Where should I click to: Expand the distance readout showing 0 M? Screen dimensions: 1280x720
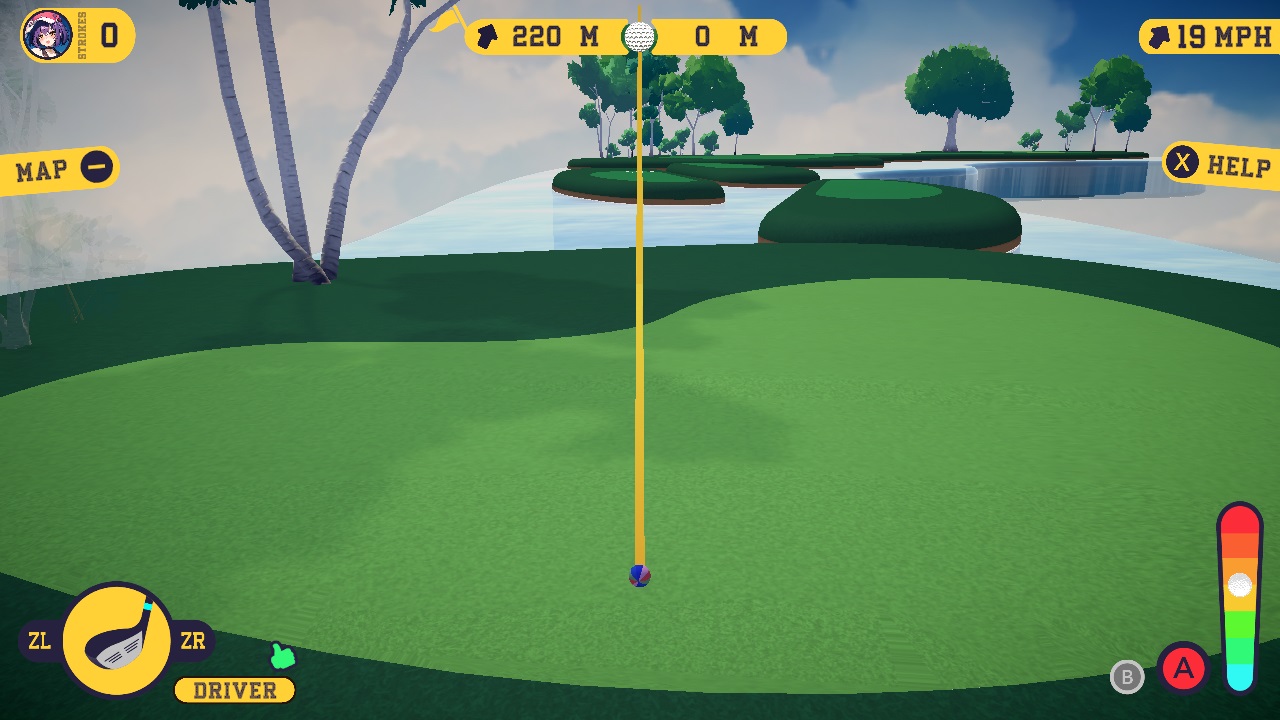pyautogui.click(x=718, y=35)
